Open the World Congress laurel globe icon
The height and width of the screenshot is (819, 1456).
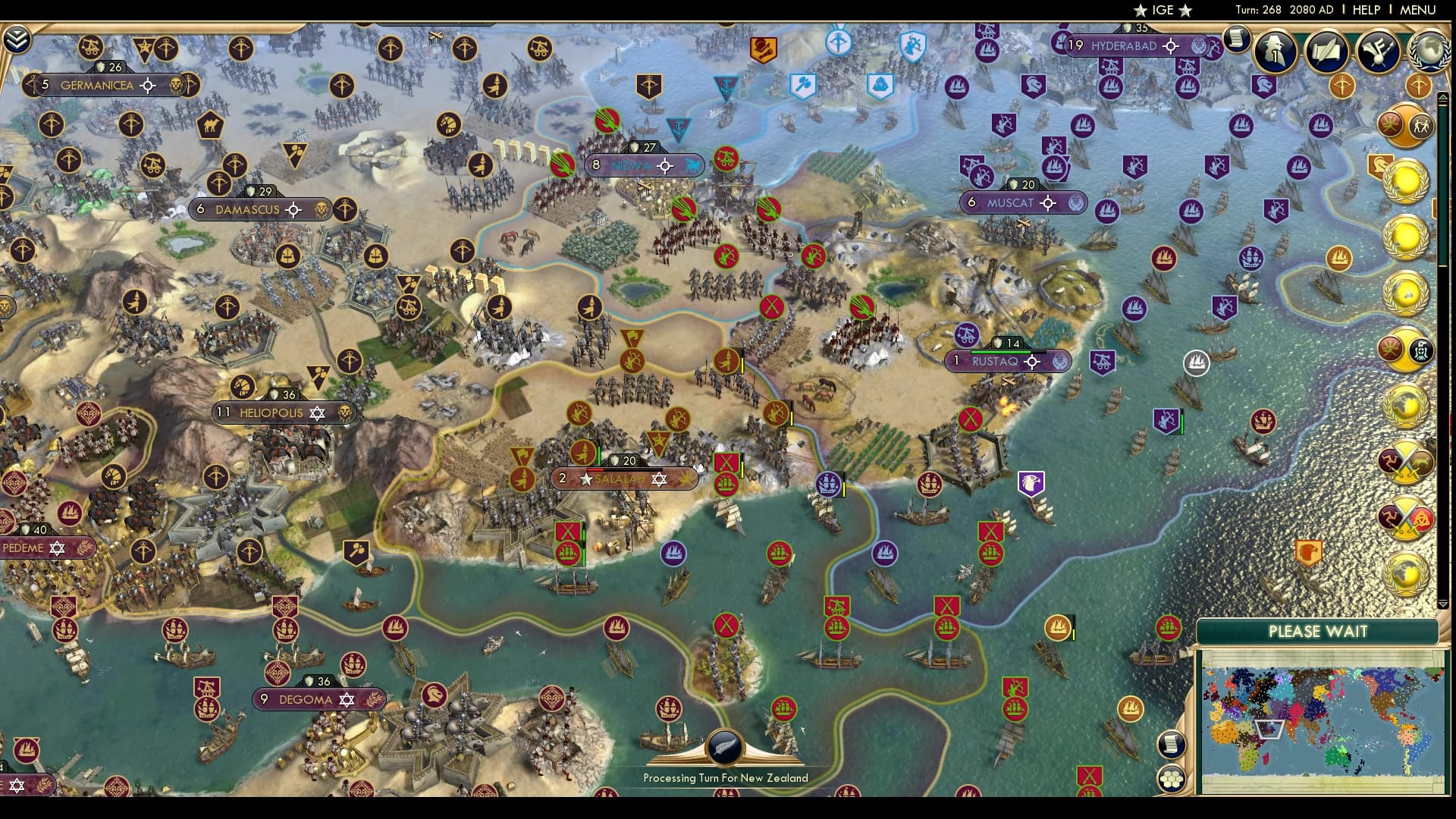(x=1427, y=51)
